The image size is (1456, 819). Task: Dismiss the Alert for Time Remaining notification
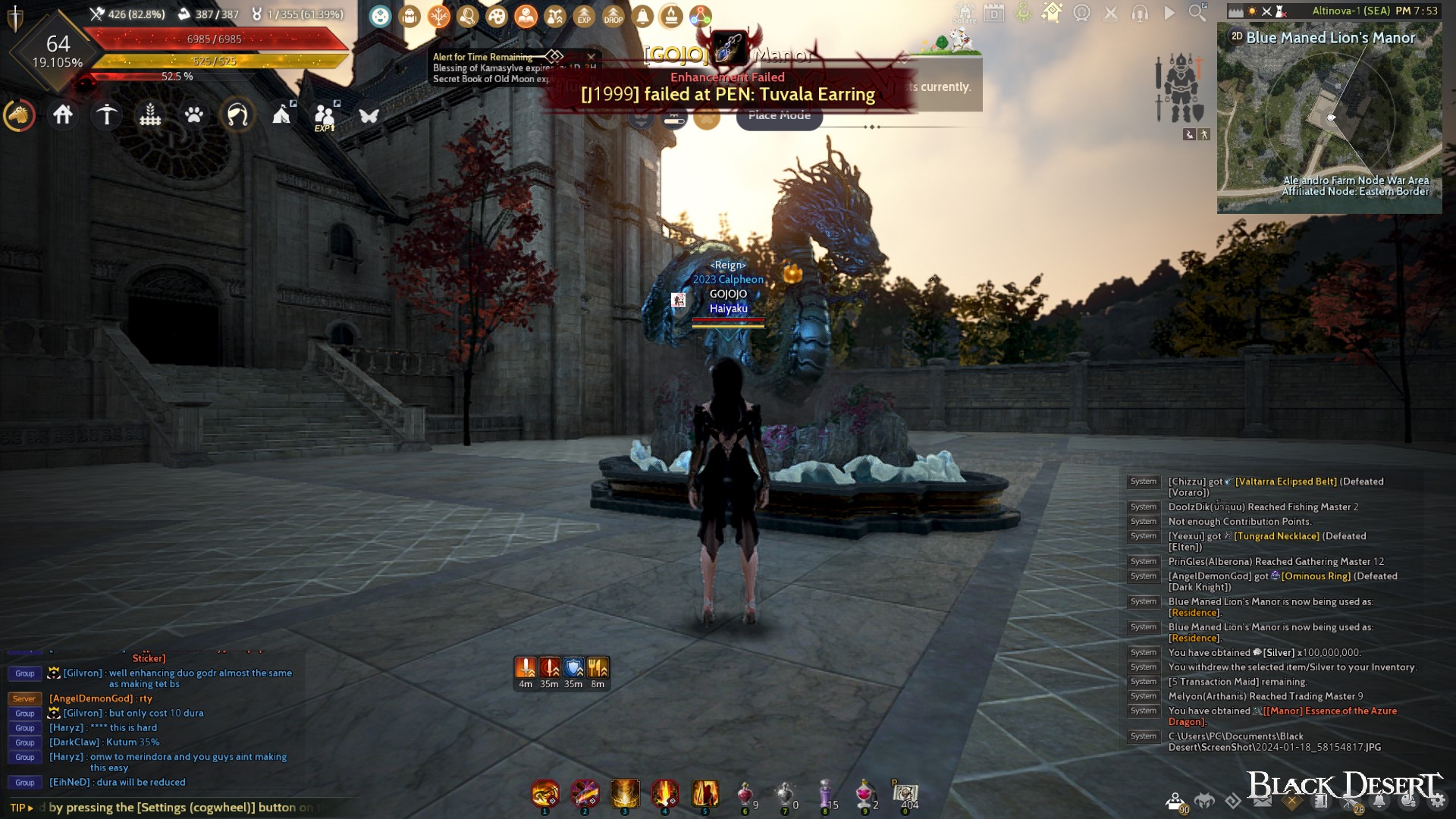point(591,57)
